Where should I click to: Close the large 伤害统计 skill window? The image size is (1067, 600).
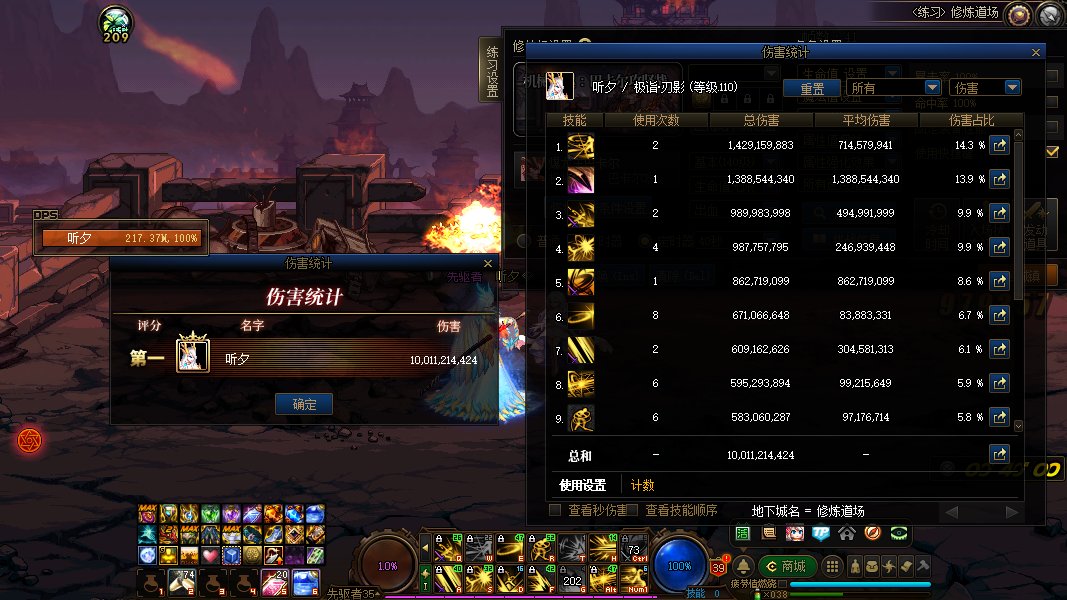point(1036,53)
